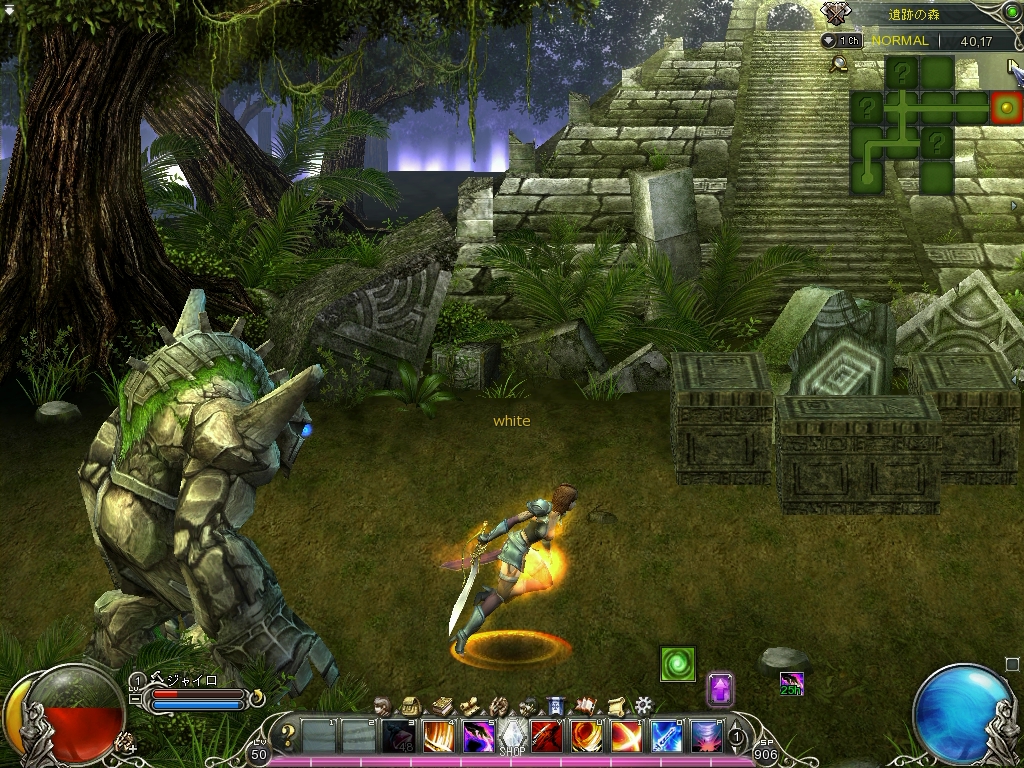Click the magnifying glass map zoom
This screenshot has height=768, width=1024.
point(839,65)
